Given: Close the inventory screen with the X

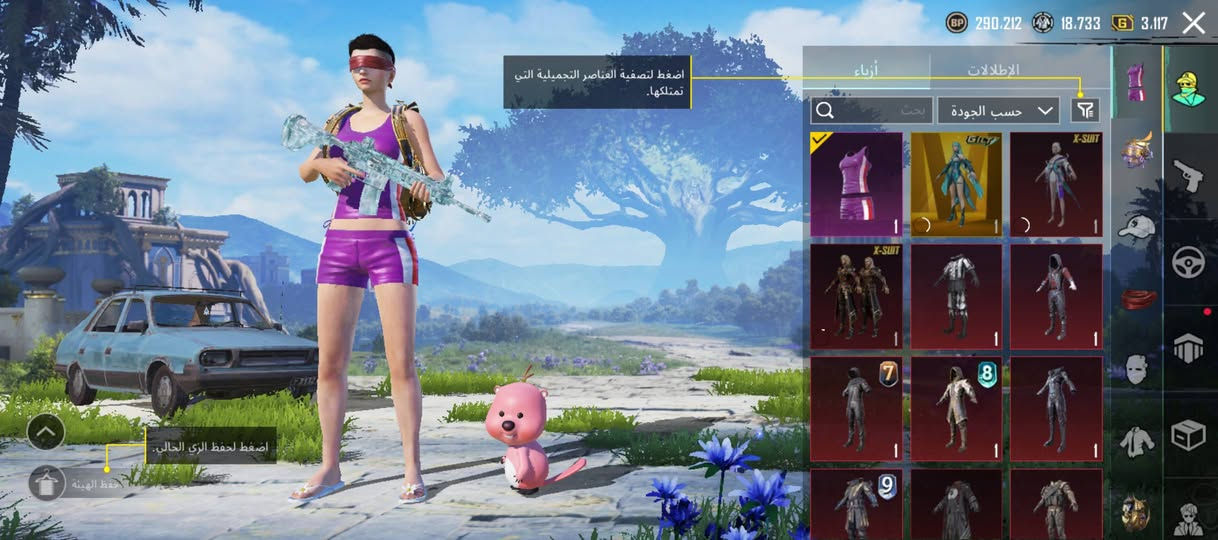Looking at the screenshot, I should tap(1193, 23).
